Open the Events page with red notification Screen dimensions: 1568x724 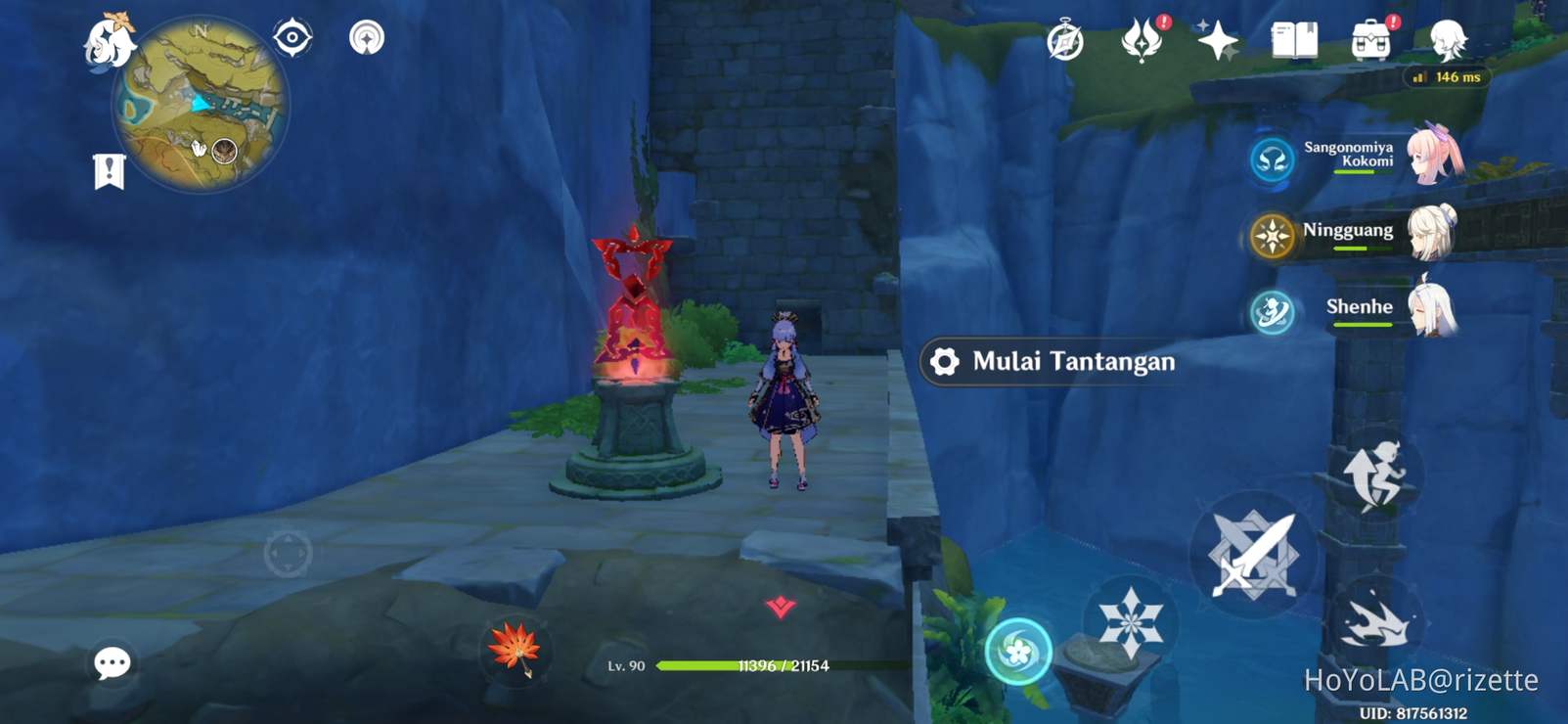pyautogui.click(x=1142, y=39)
